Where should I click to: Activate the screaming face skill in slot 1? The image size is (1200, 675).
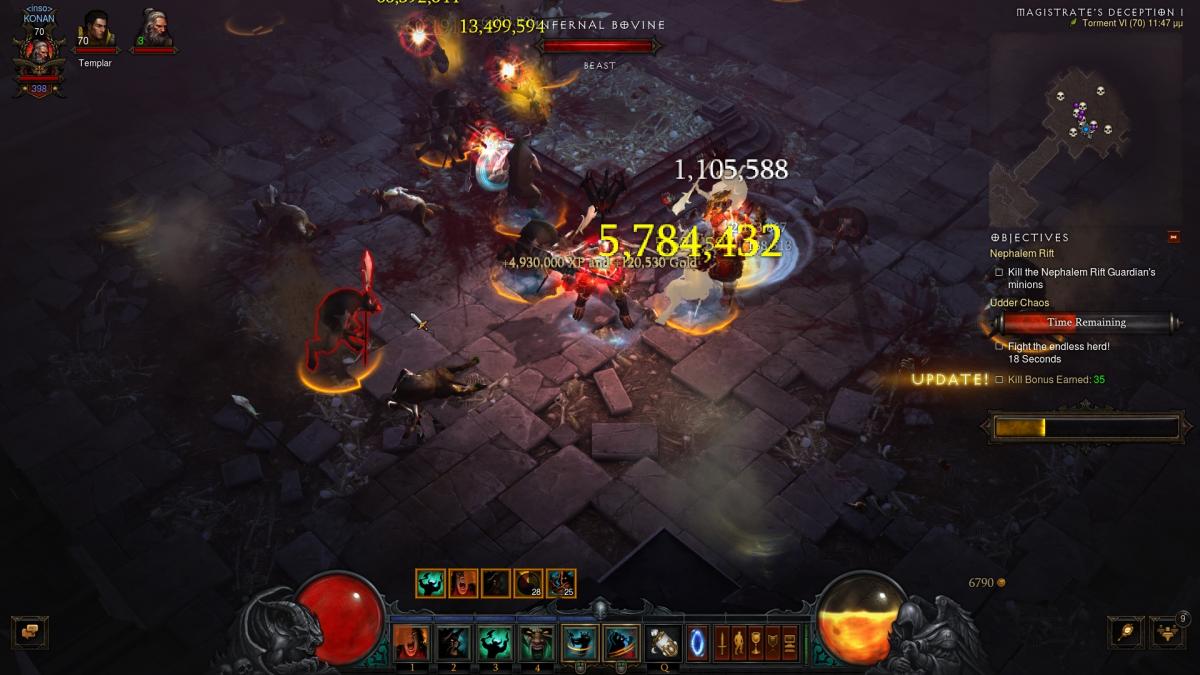[410, 642]
